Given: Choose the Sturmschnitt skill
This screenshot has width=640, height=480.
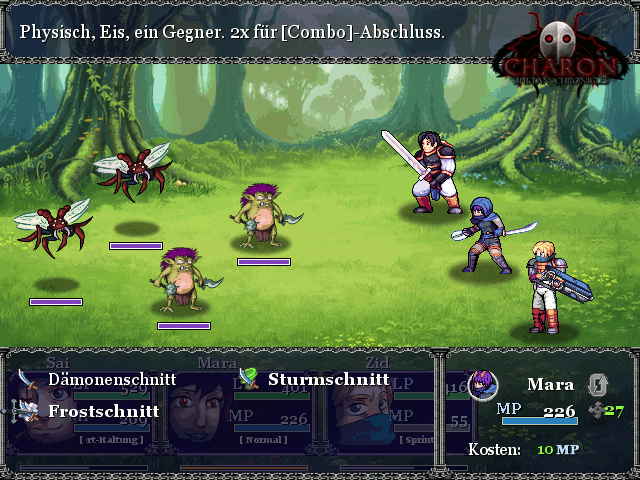Looking at the screenshot, I should click(x=328, y=380).
